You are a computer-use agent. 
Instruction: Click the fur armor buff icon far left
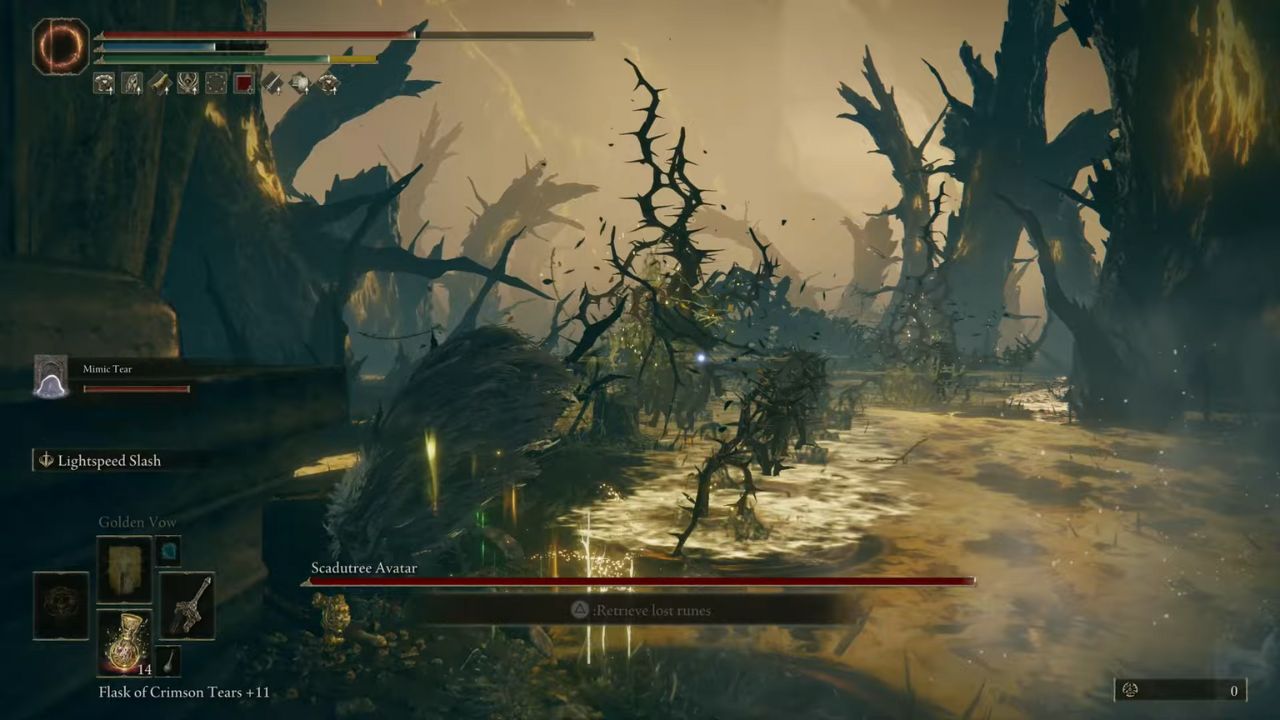tap(103, 84)
